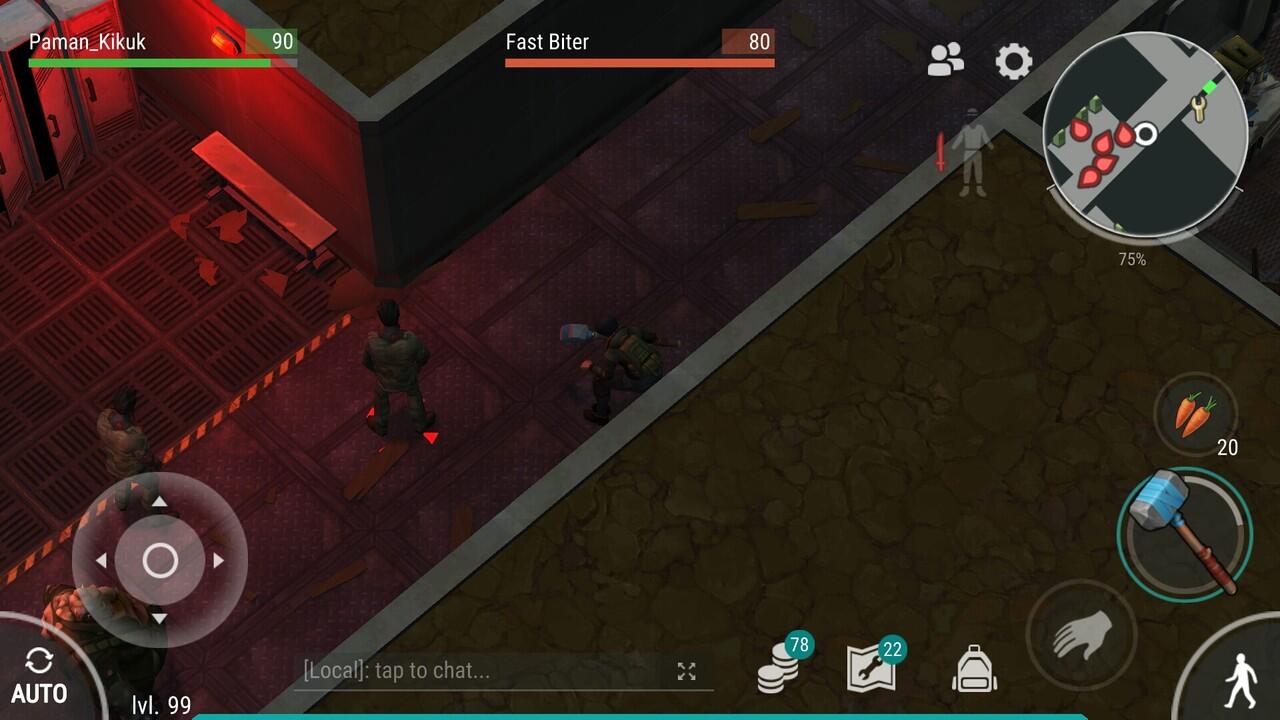This screenshot has width=1280, height=720.
Task: Open the character equipment silhouette
Action: [x=971, y=153]
